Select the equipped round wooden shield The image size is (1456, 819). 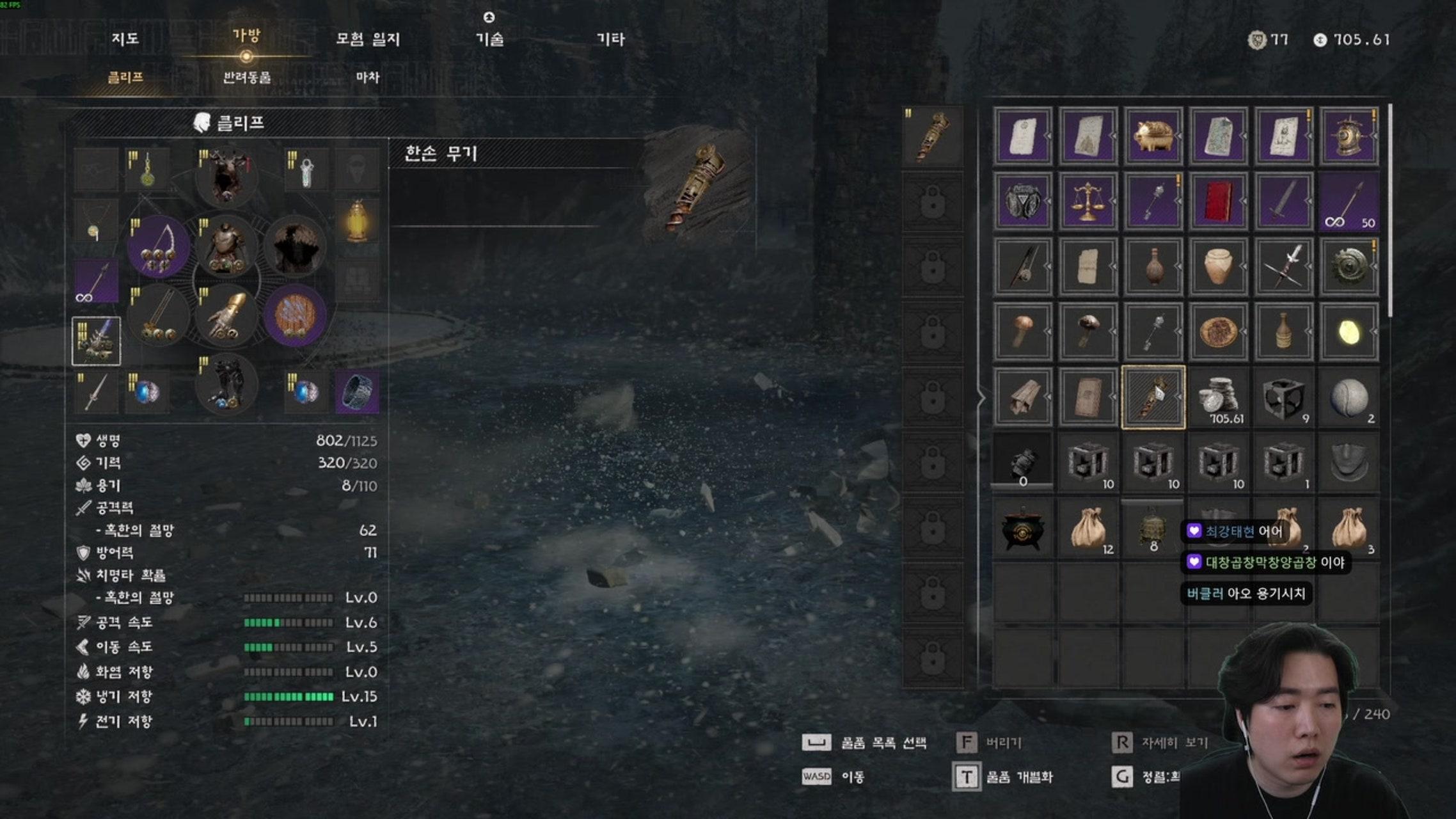(x=294, y=315)
